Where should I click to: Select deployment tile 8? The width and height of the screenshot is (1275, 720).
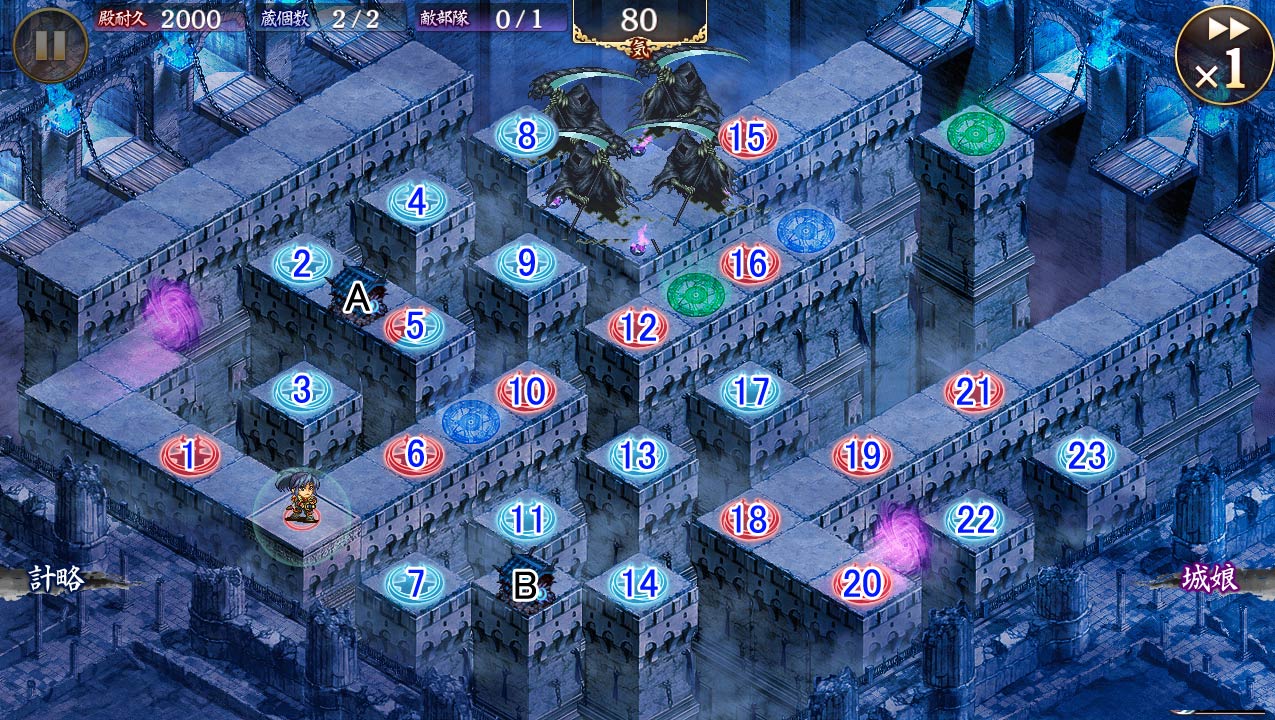tap(526, 136)
